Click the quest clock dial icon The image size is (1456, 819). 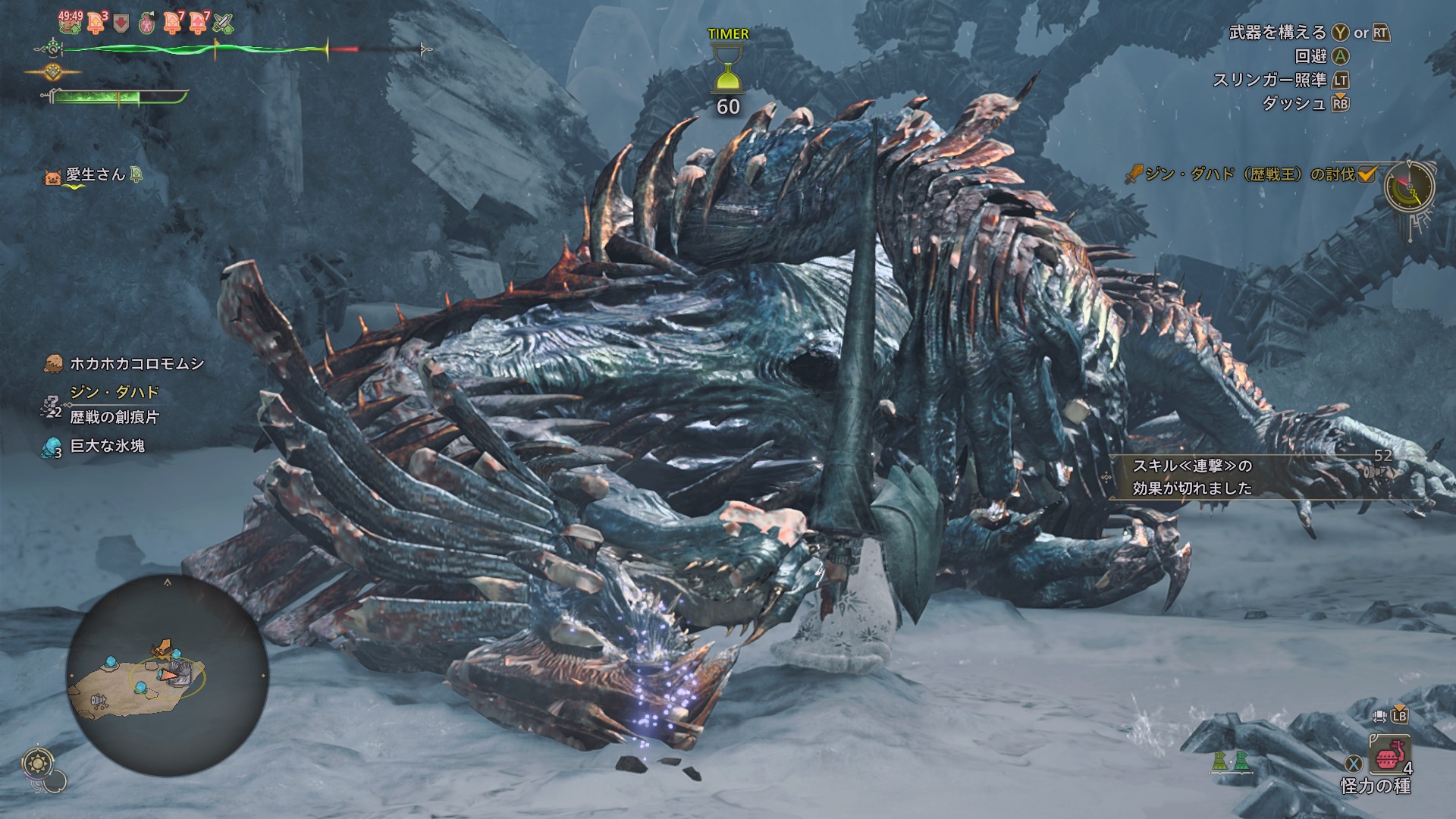tap(1409, 186)
